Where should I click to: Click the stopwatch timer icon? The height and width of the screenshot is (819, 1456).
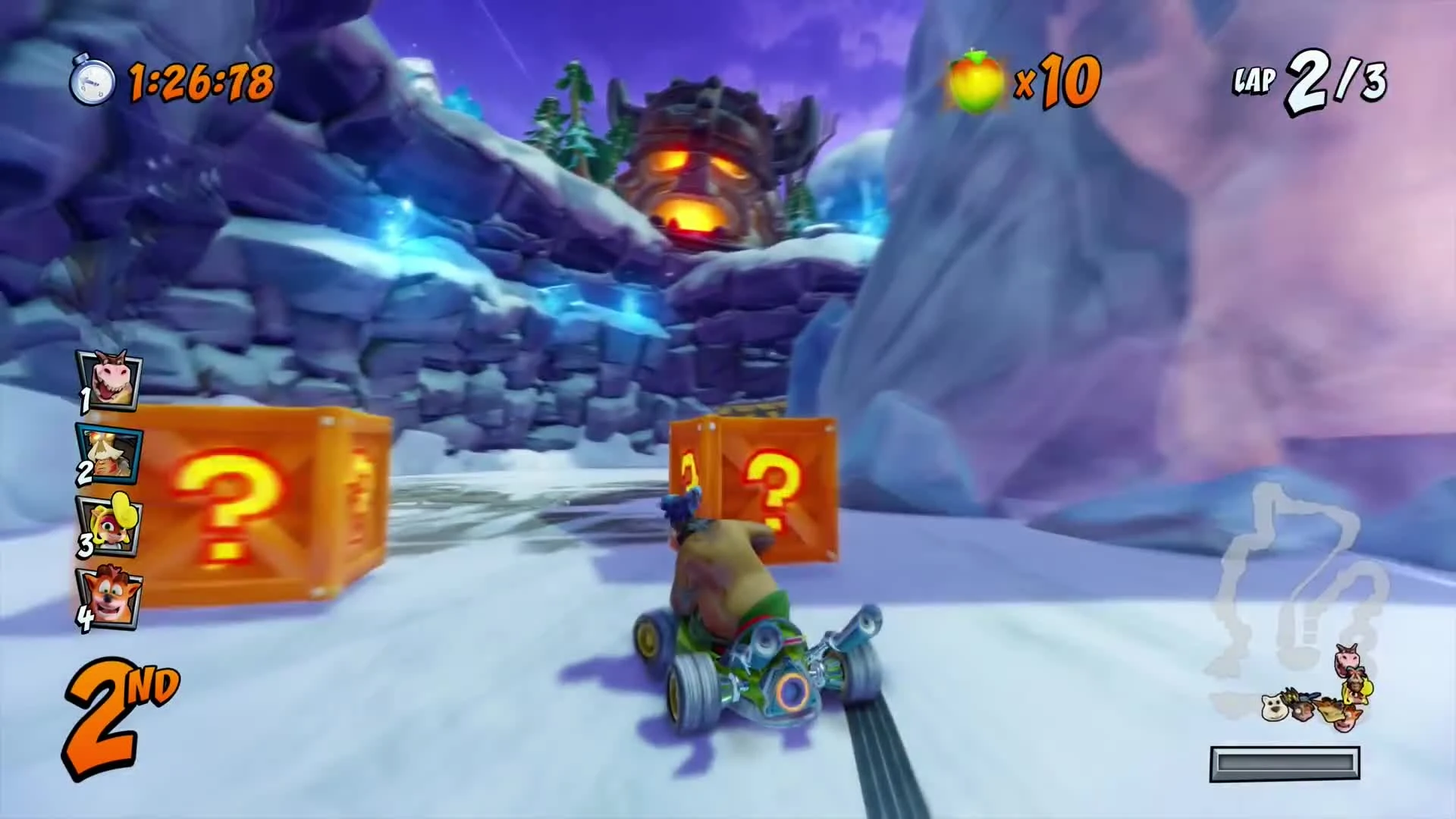[91, 80]
